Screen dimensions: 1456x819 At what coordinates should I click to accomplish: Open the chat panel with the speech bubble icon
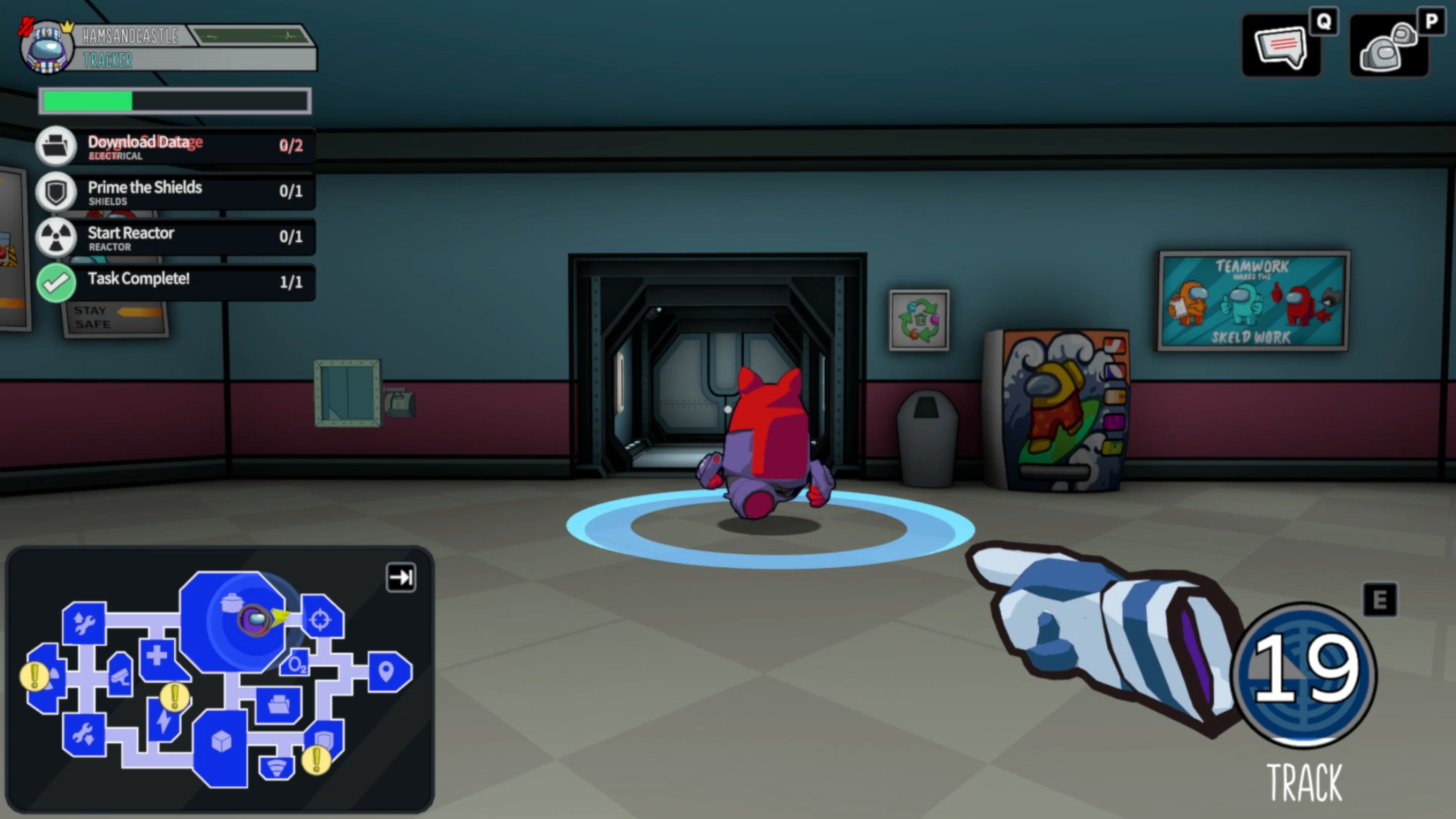point(1280,45)
